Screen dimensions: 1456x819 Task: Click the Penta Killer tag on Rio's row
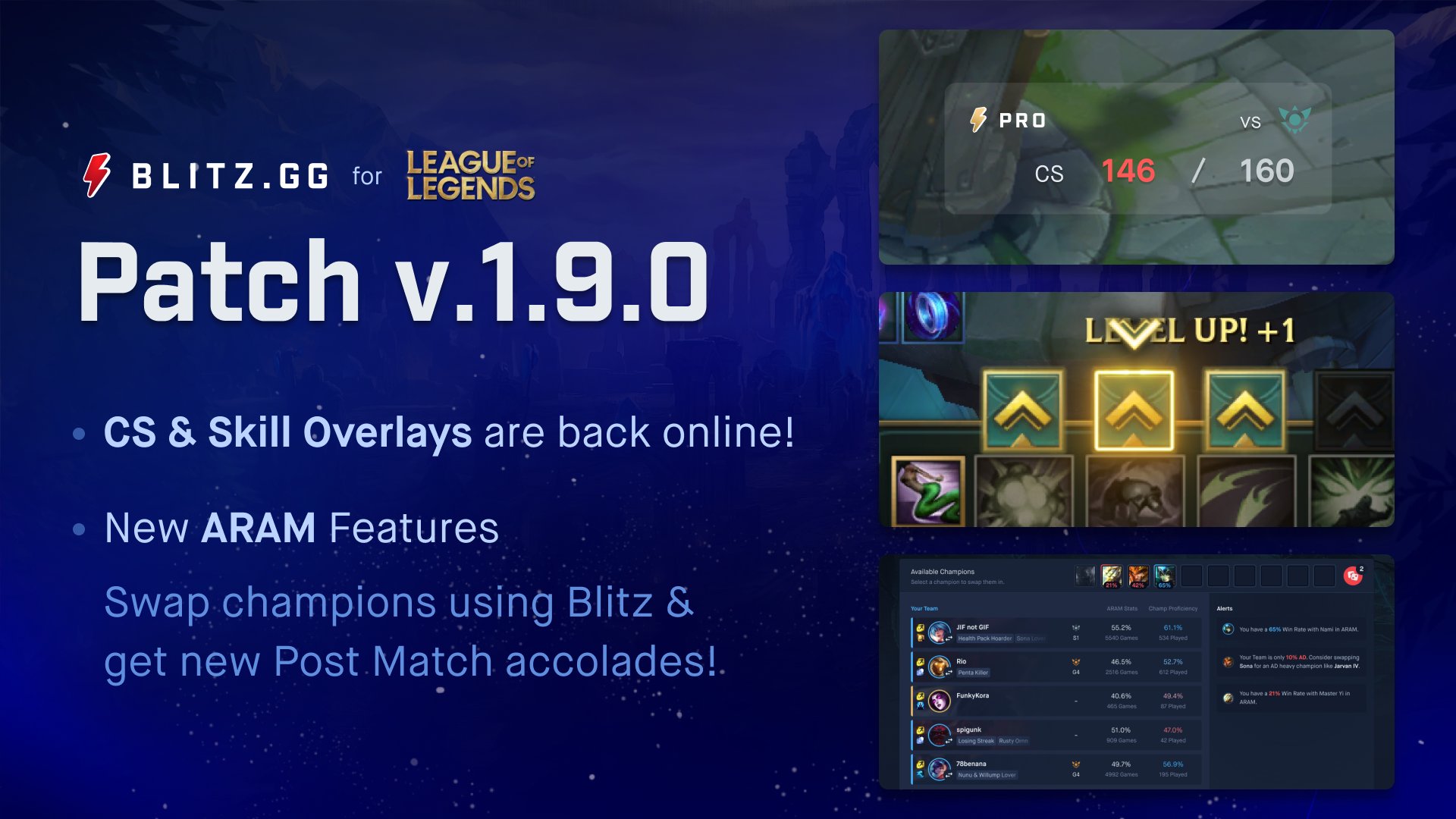pos(972,673)
